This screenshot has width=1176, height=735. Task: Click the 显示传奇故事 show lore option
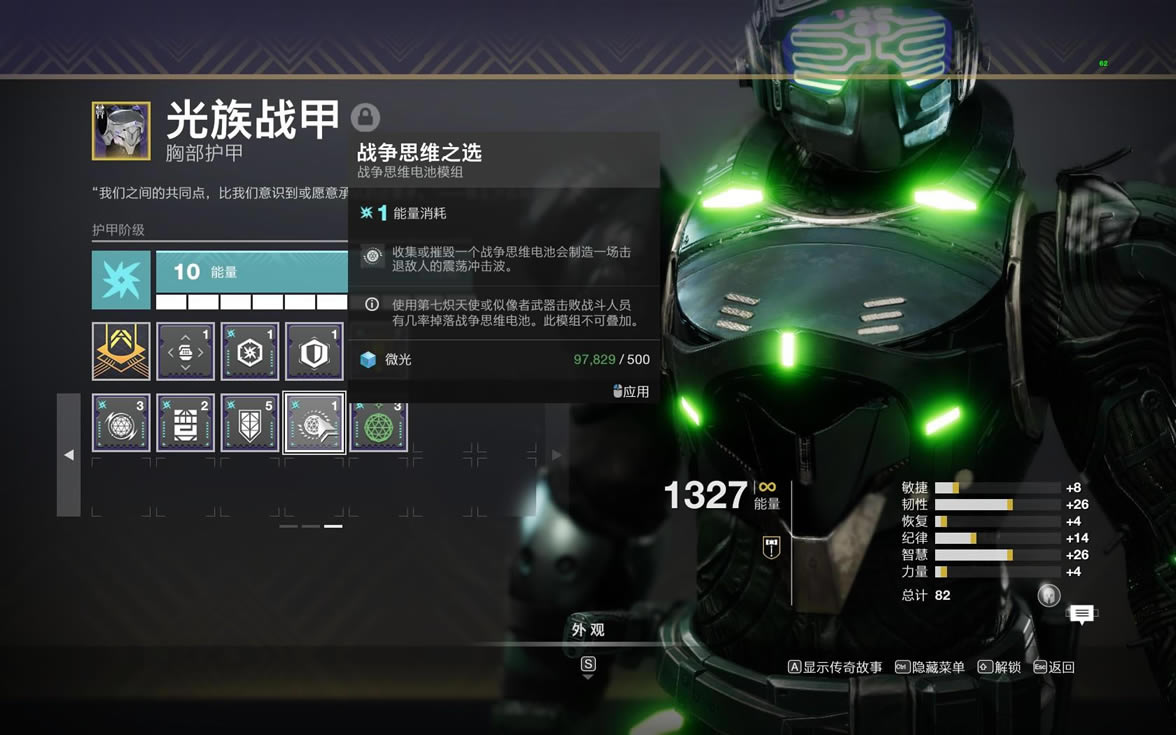(x=835, y=667)
